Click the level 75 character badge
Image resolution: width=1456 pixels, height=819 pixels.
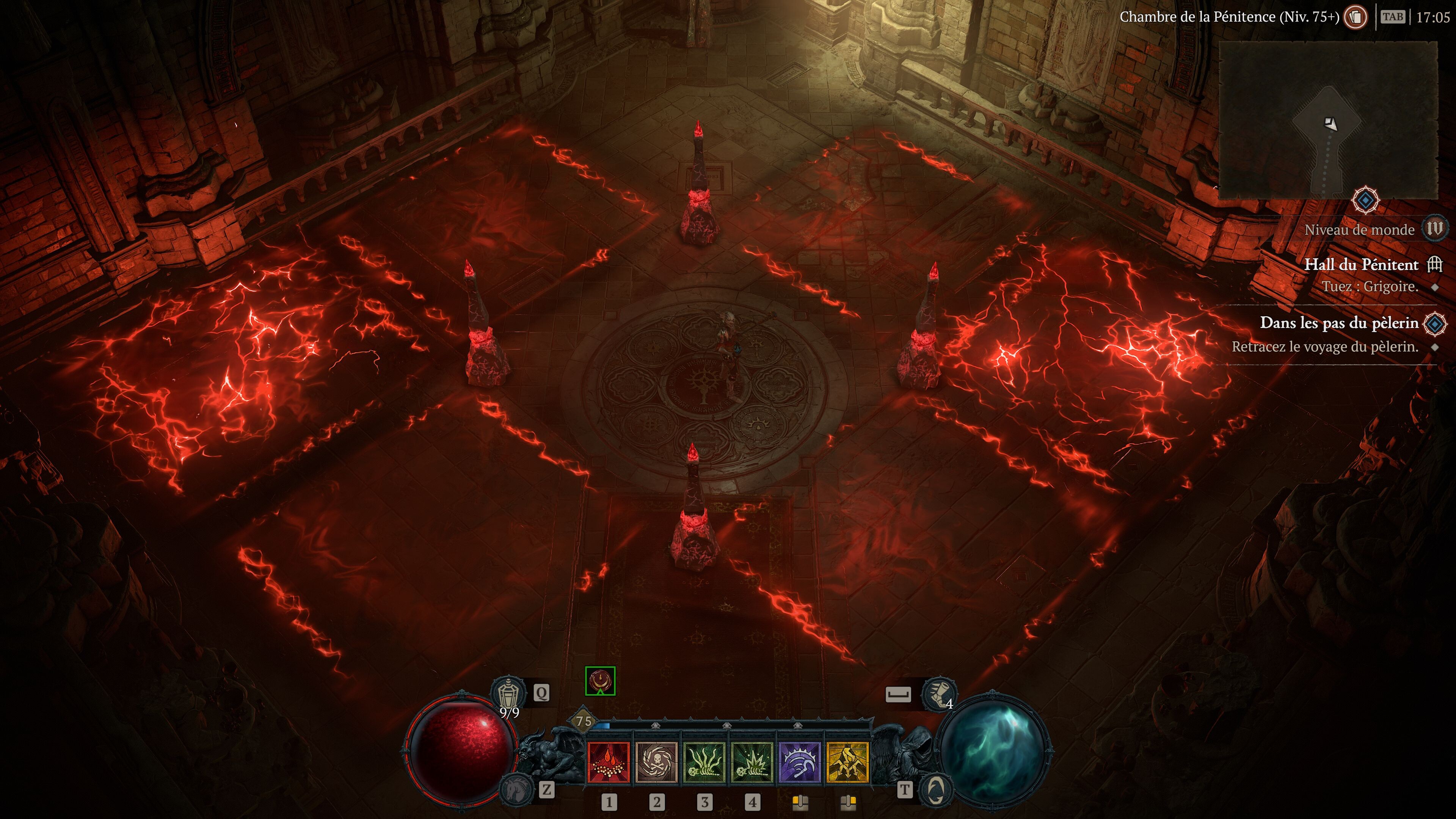[584, 721]
